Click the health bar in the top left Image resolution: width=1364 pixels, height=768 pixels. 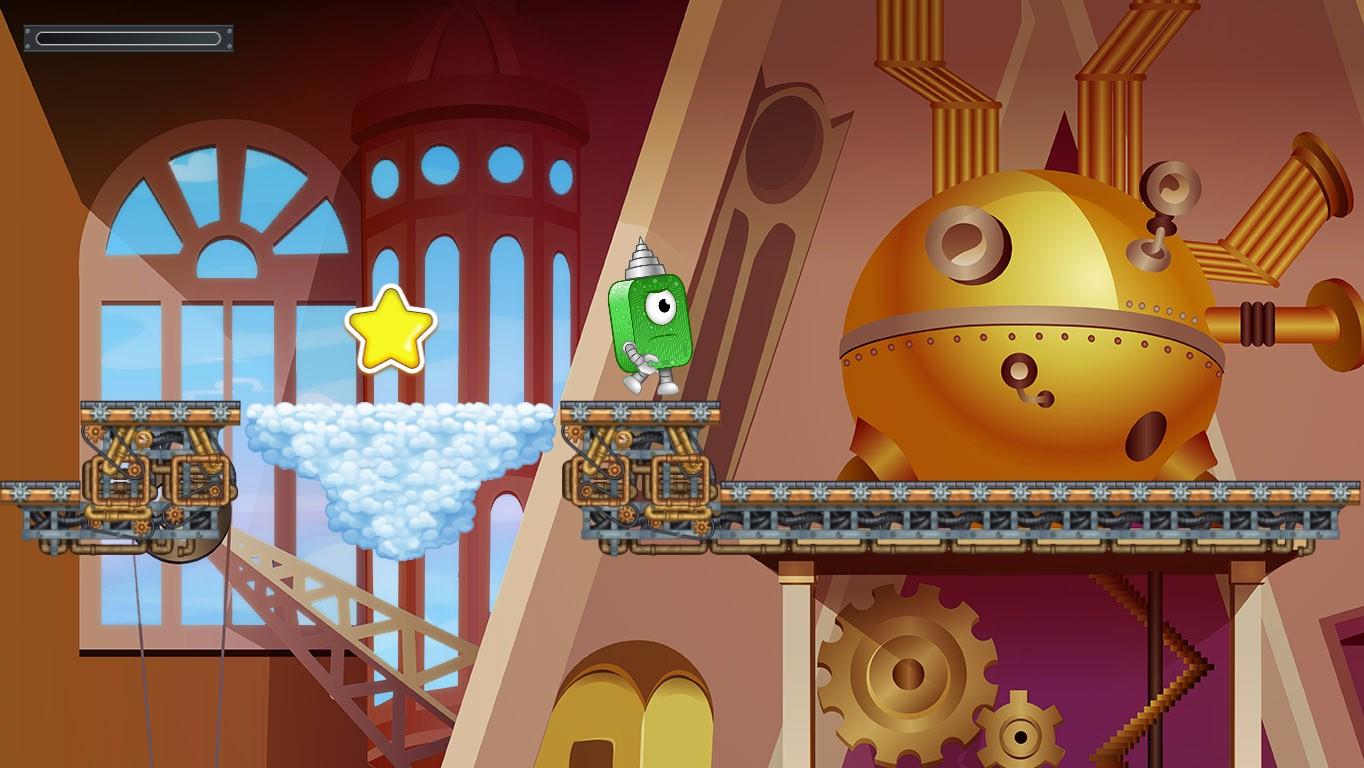point(128,36)
